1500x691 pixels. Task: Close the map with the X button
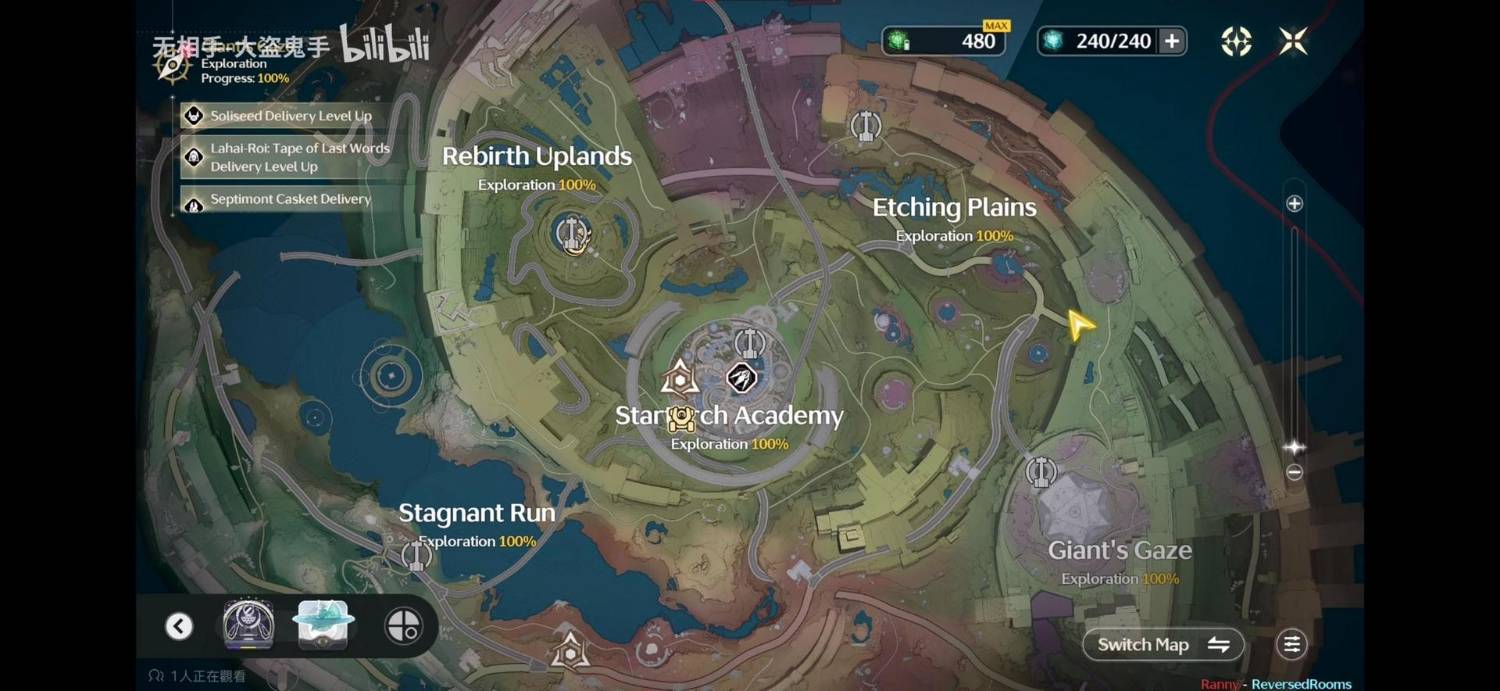click(1293, 41)
